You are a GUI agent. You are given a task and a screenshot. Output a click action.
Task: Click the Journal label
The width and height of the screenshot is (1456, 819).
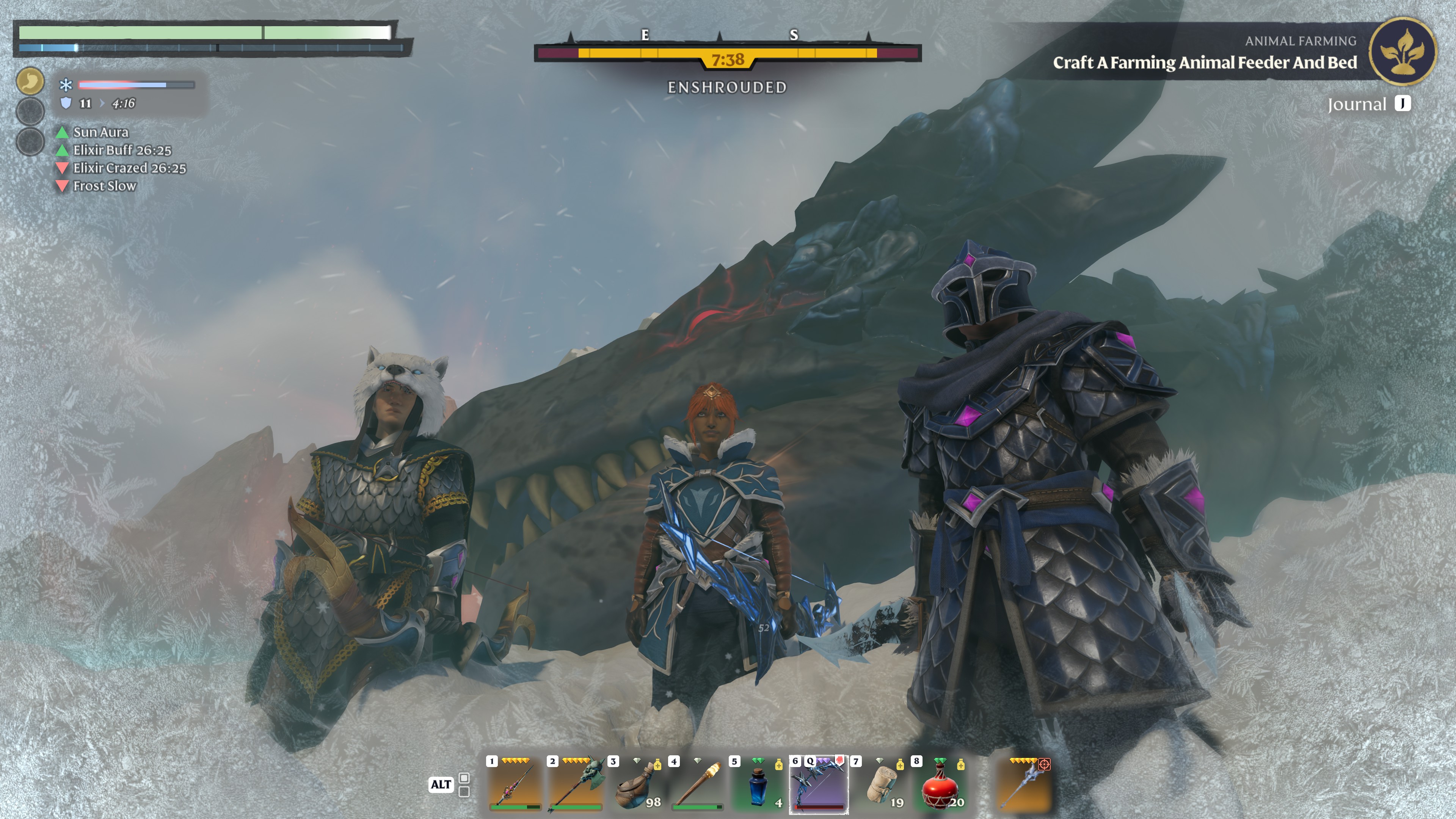point(1357,105)
